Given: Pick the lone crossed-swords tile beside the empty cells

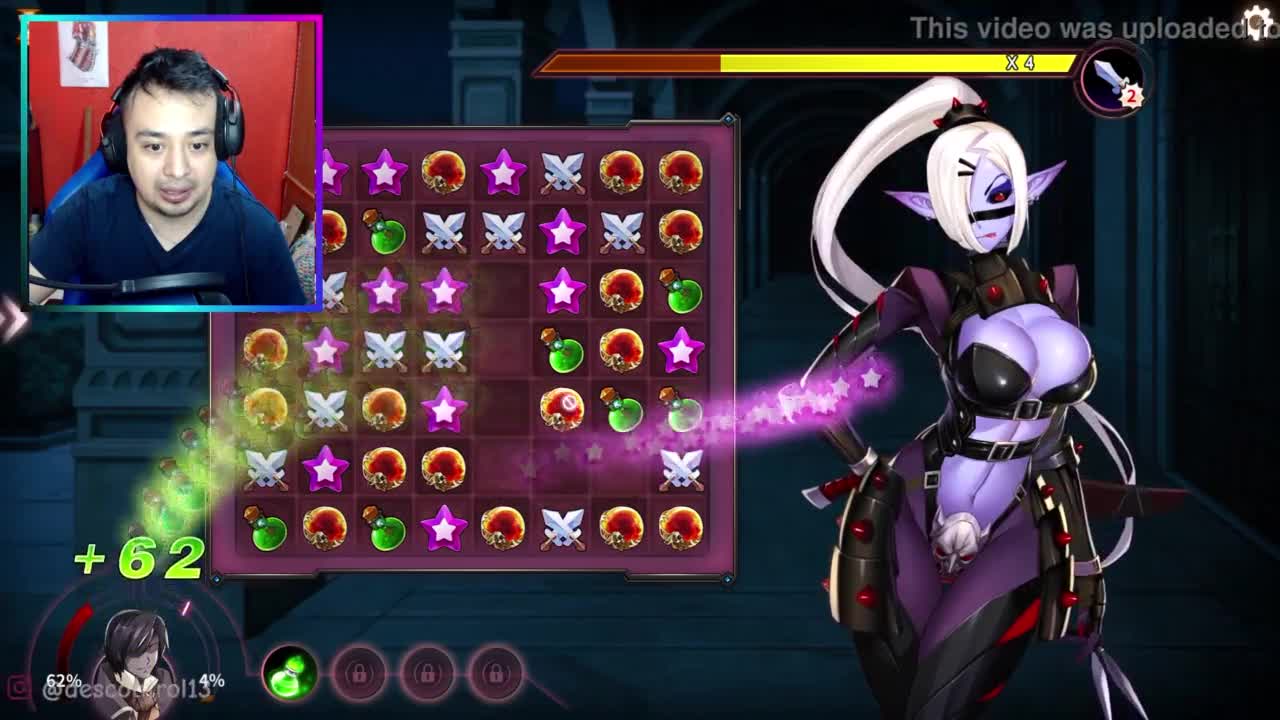Looking at the screenshot, I should coord(681,468).
